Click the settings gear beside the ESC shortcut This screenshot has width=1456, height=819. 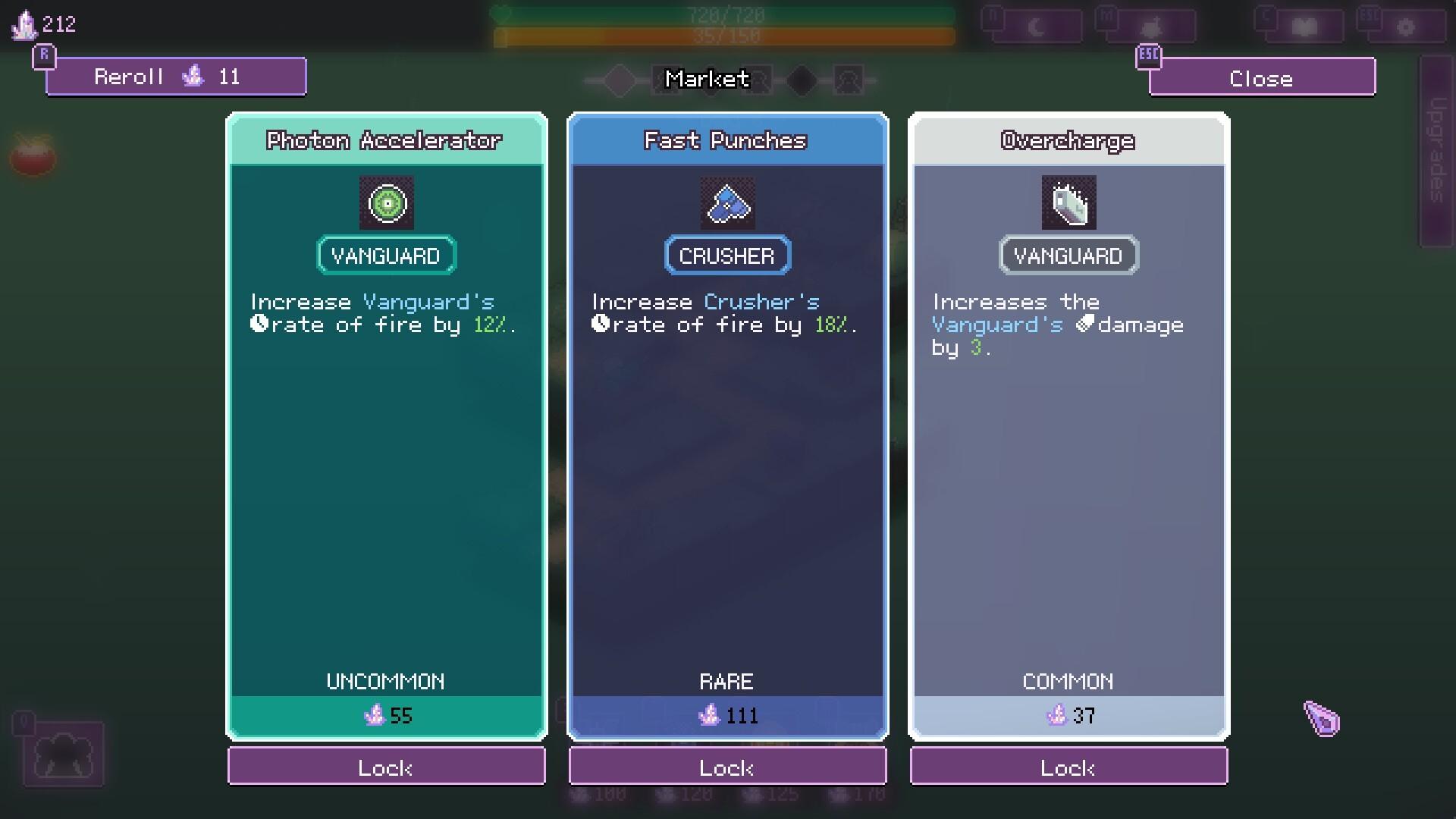point(1408,26)
